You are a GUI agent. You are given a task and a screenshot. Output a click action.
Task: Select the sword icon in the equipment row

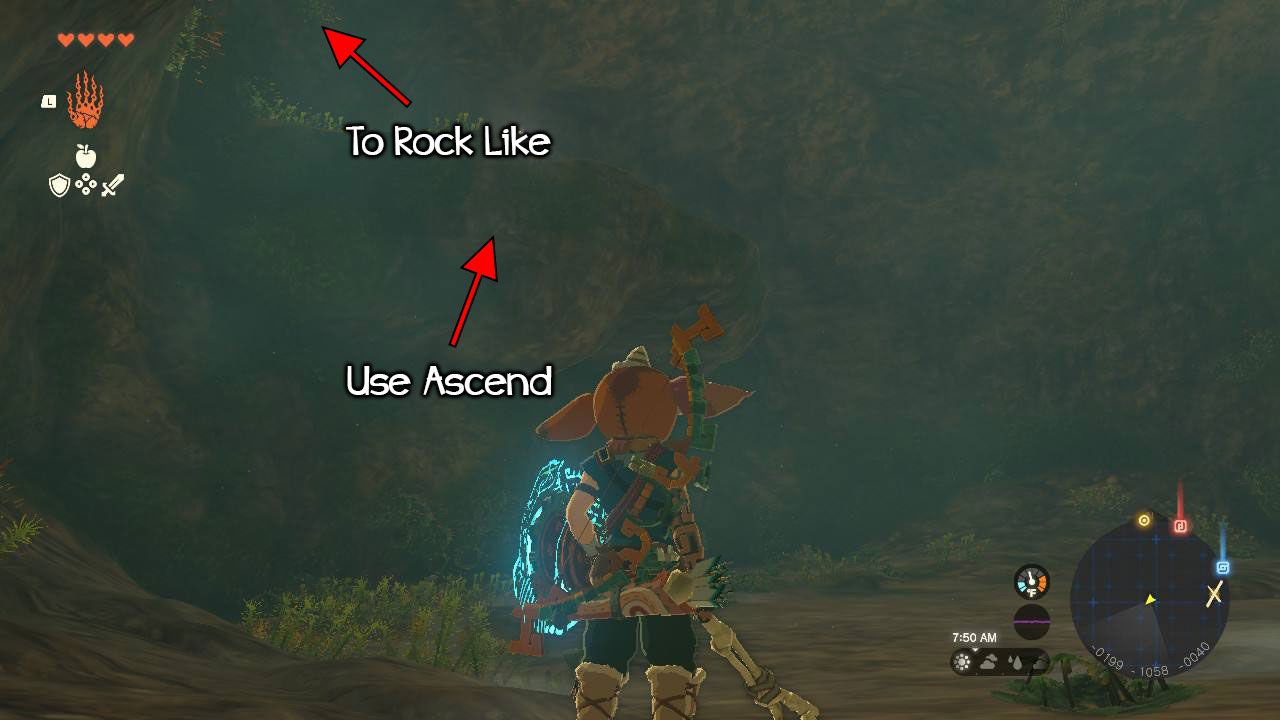tap(112, 183)
